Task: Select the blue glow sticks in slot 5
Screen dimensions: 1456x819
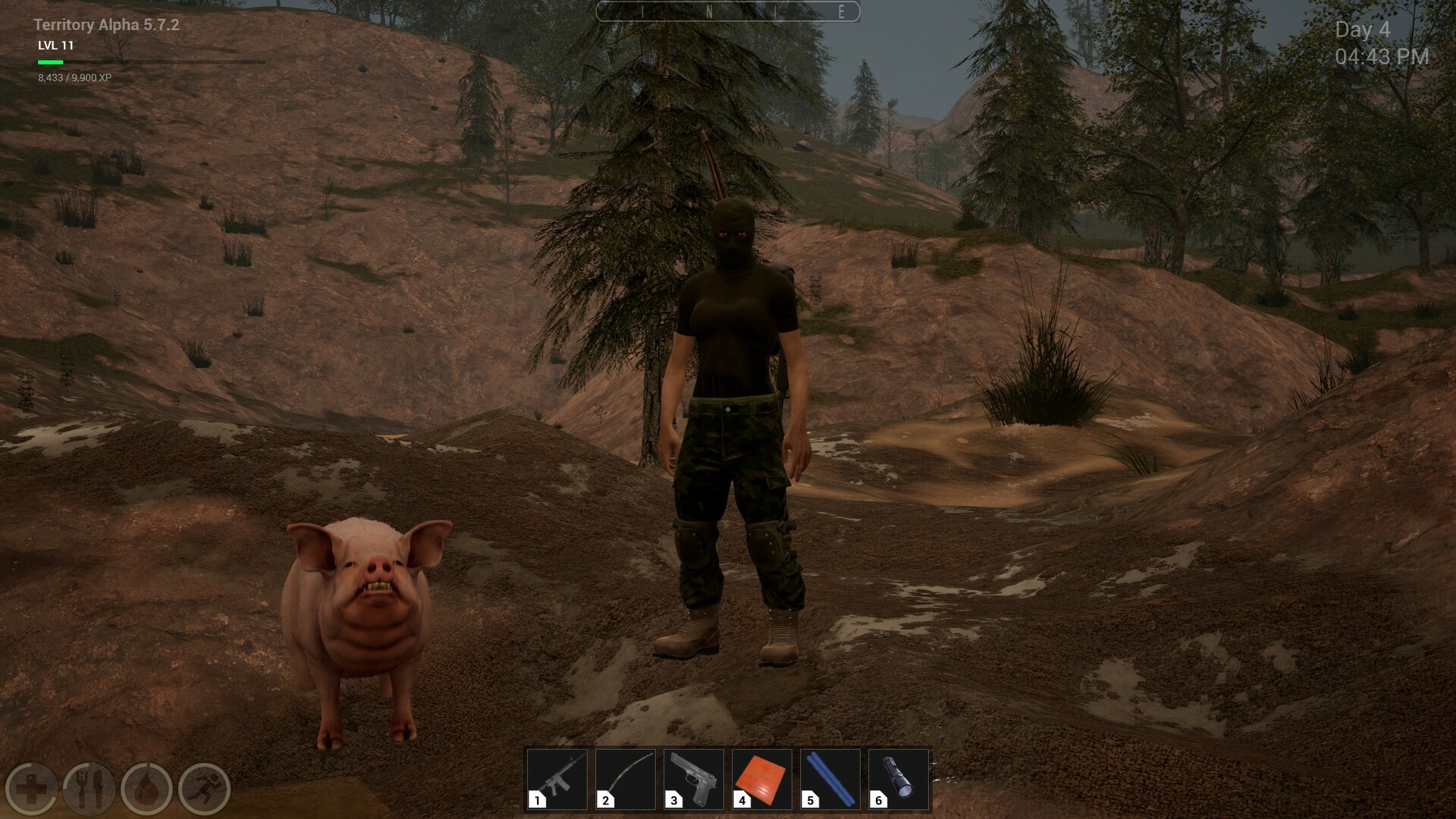Action: (x=829, y=780)
